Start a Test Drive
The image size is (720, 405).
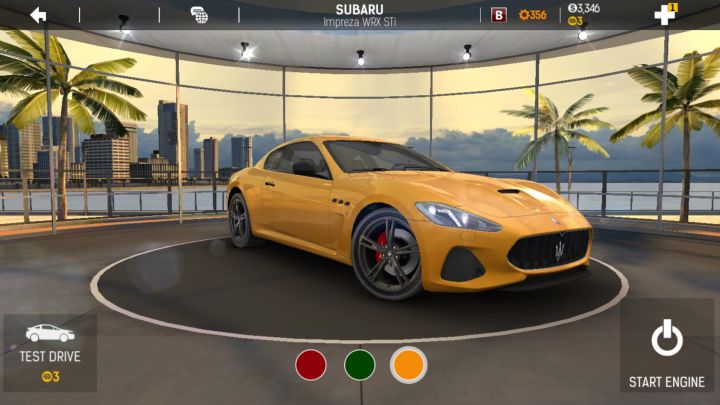[x=50, y=352]
